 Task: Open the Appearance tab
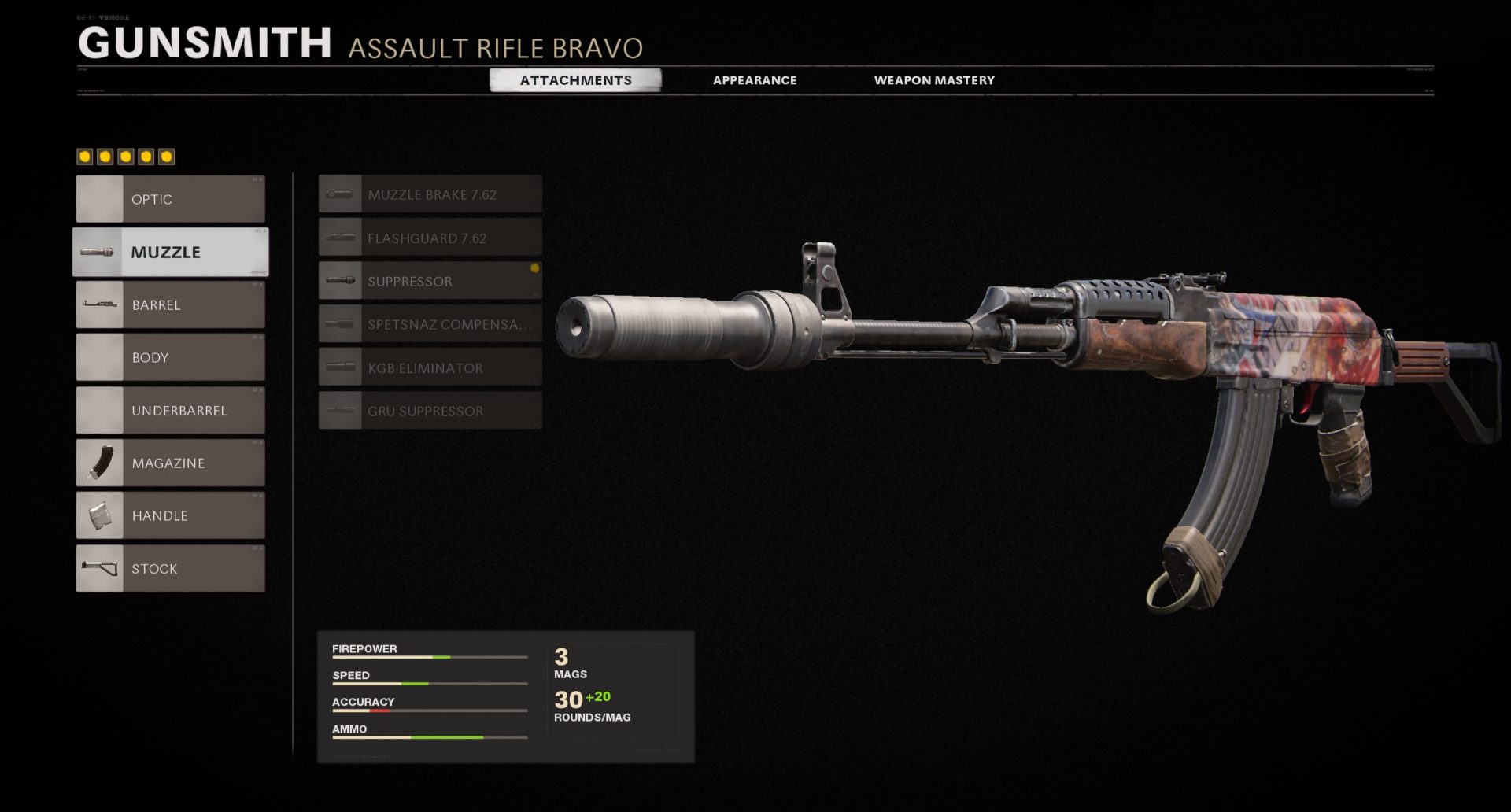pos(755,80)
